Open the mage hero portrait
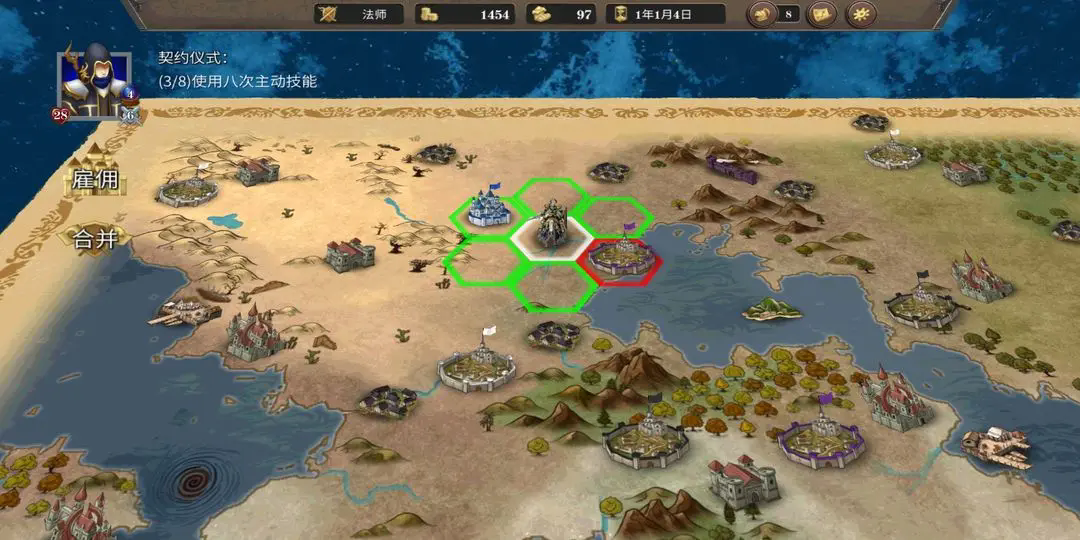Viewport: 1080px width, 540px height. pyautogui.click(x=97, y=81)
